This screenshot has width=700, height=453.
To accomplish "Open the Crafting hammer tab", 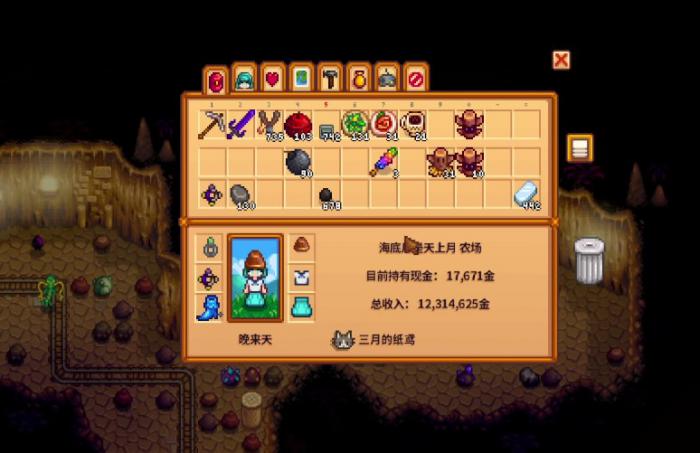I will pyautogui.click(x=329, y=78).
